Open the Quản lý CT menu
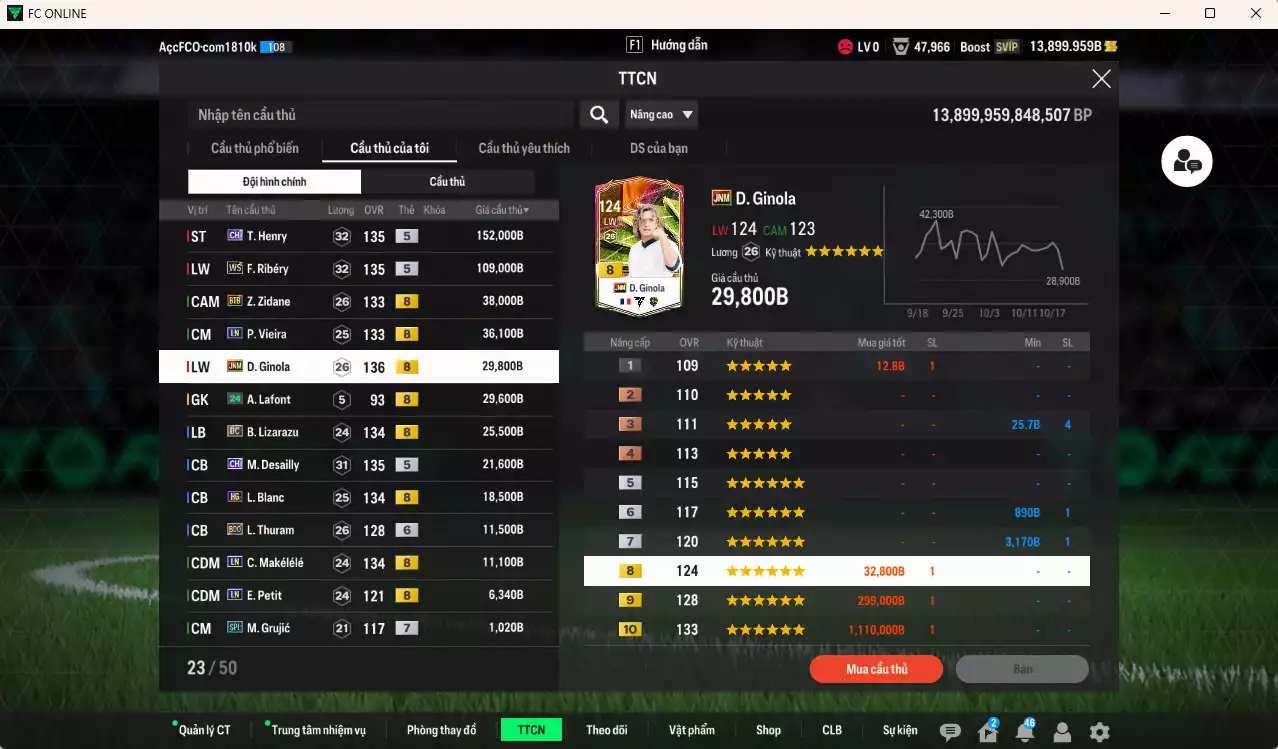 pos(204,730)
